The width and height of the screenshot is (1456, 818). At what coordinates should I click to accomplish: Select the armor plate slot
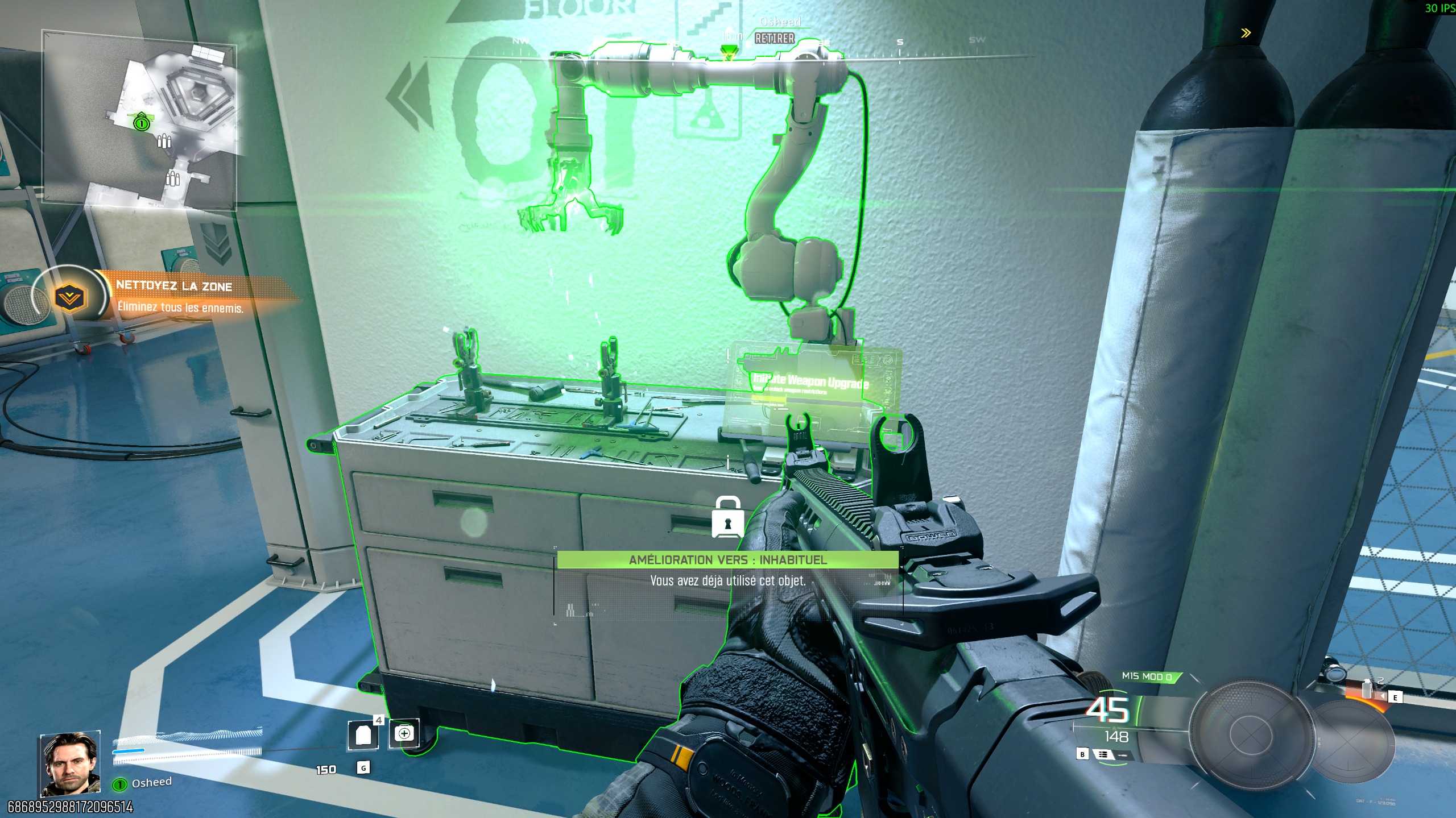point(363,736)
